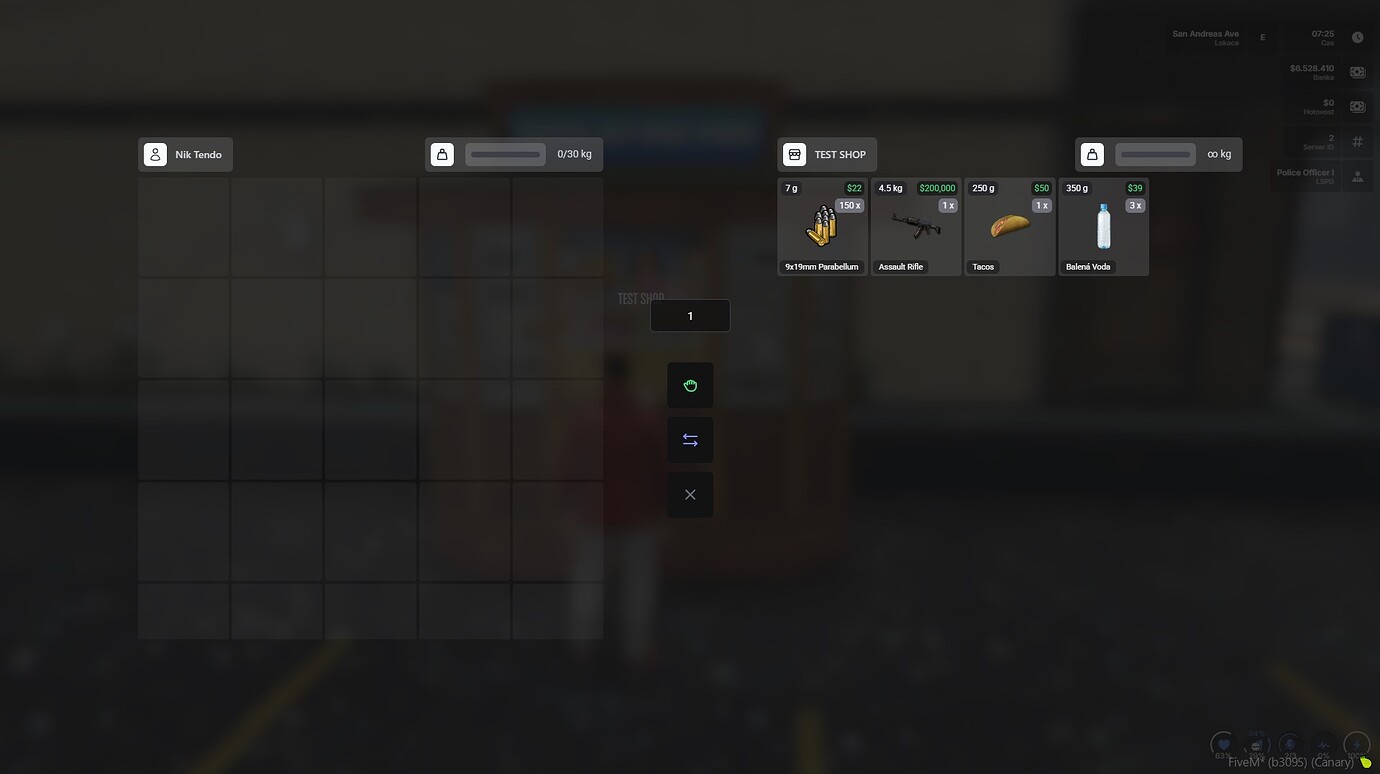Click the give/swap arrows icon
The image size is (1380, 774).
pyautogui.click(x=690, y=439)
